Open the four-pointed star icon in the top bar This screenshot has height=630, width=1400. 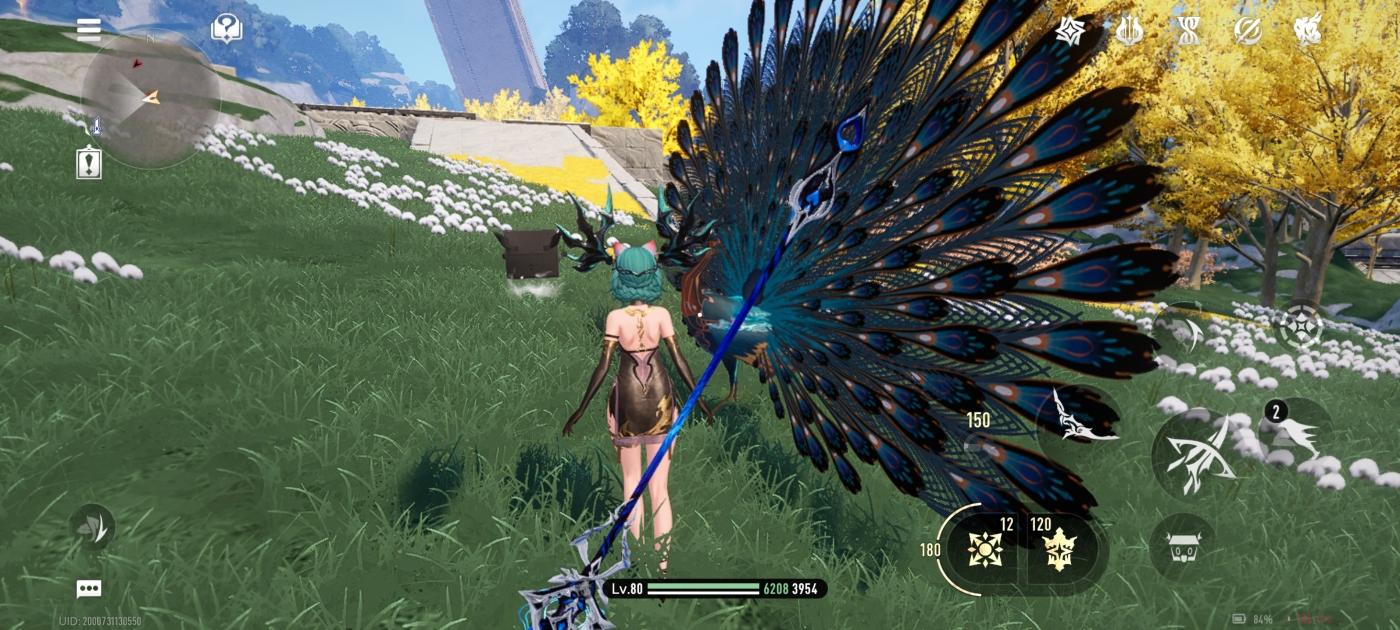1071,31
